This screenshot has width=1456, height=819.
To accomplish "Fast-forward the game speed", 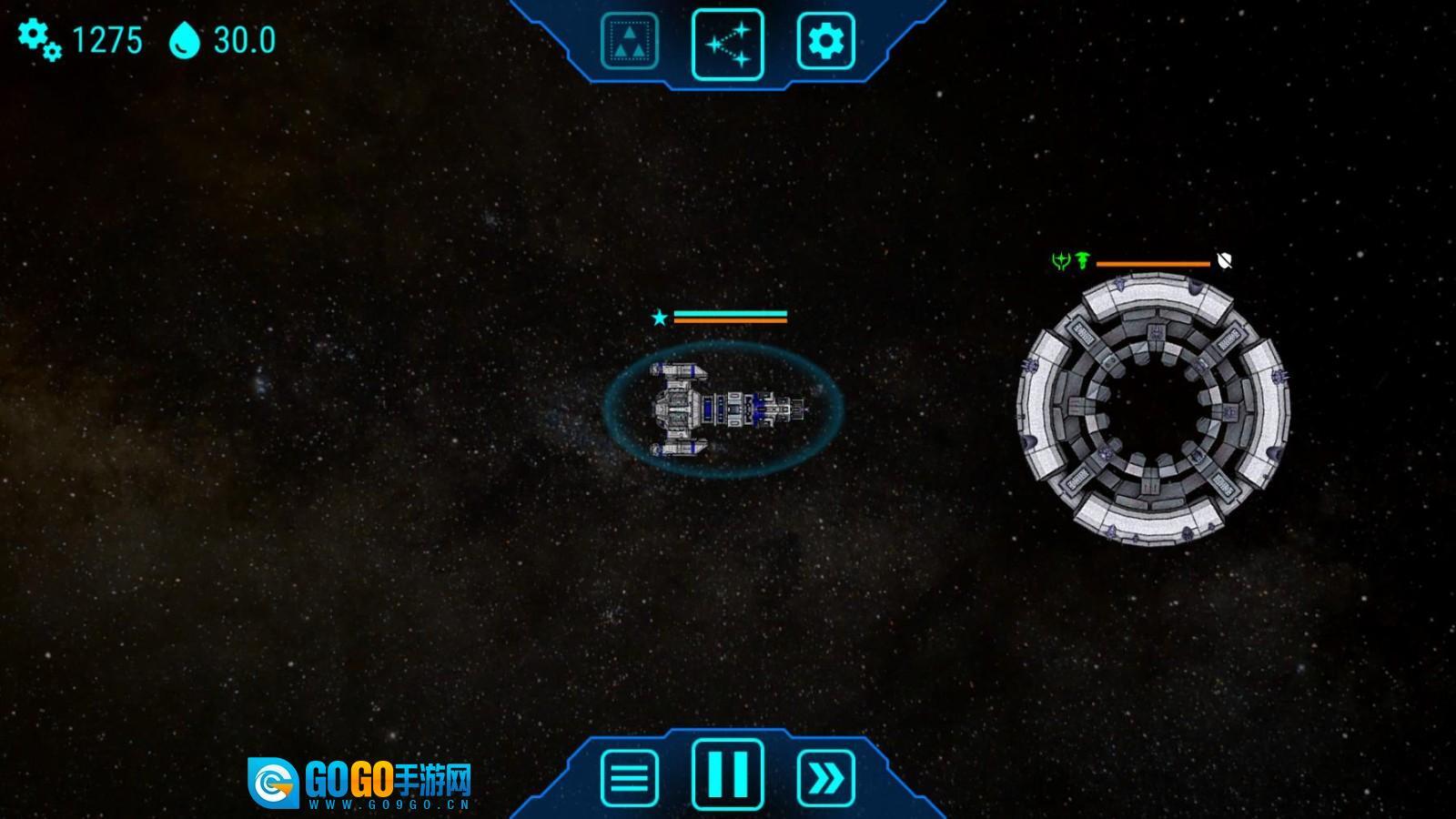I will [825, 778].
